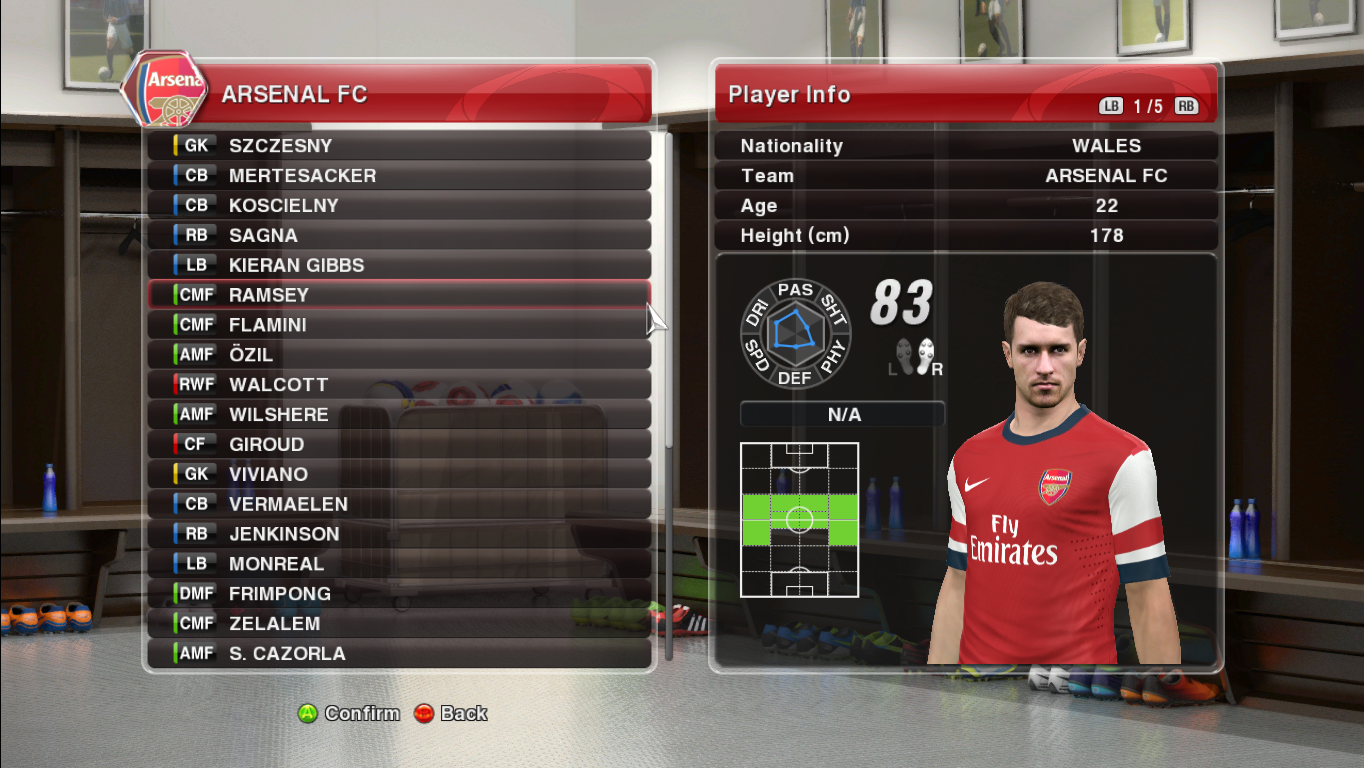Viewport: 1364px width, 768px height.
Task: Select Frimpong in the roster
Action: 400,594
